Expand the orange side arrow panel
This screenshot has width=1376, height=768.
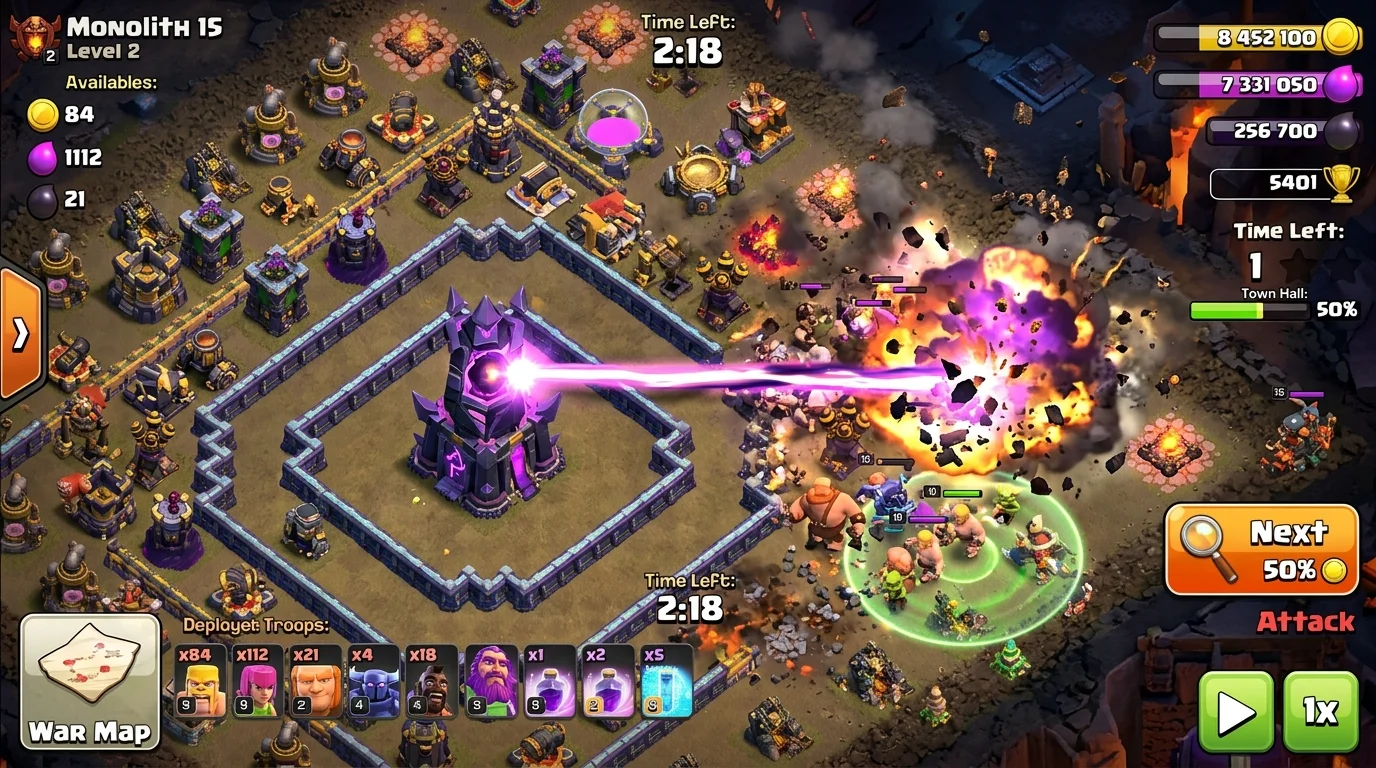pos(21,335)
